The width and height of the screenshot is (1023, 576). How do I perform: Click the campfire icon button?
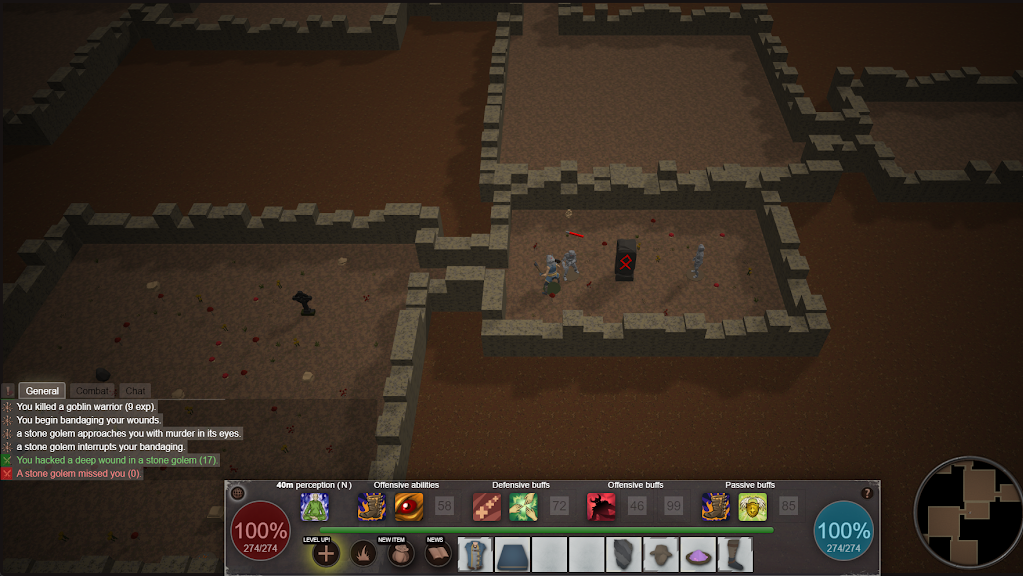(363, 553)
